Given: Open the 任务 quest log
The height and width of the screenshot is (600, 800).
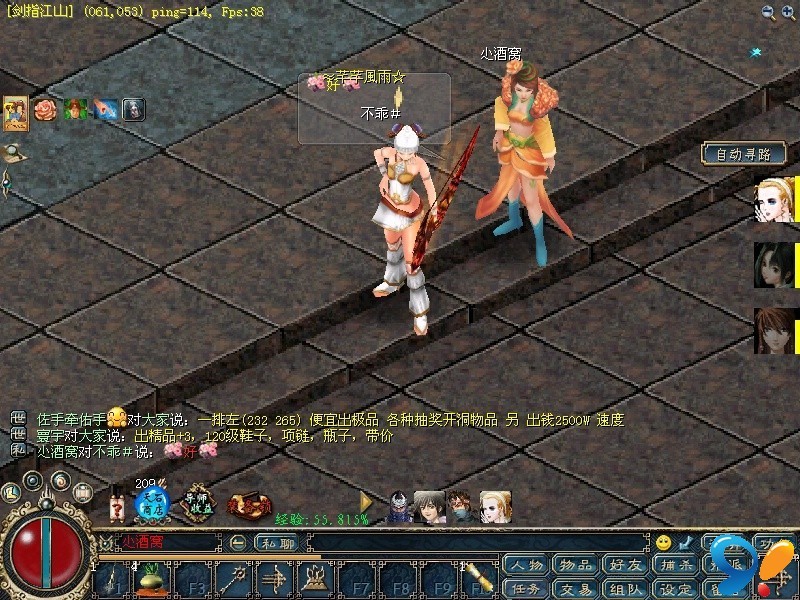Looking at the screenshot, I should point(526,588).
